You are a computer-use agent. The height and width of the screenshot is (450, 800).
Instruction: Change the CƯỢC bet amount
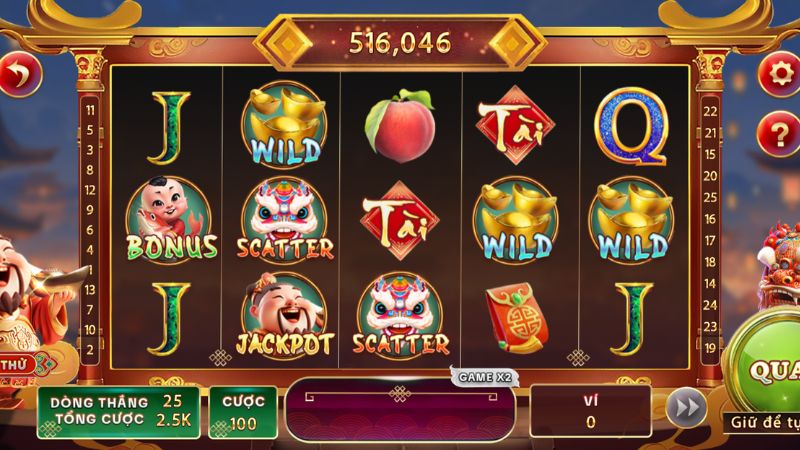242,412
